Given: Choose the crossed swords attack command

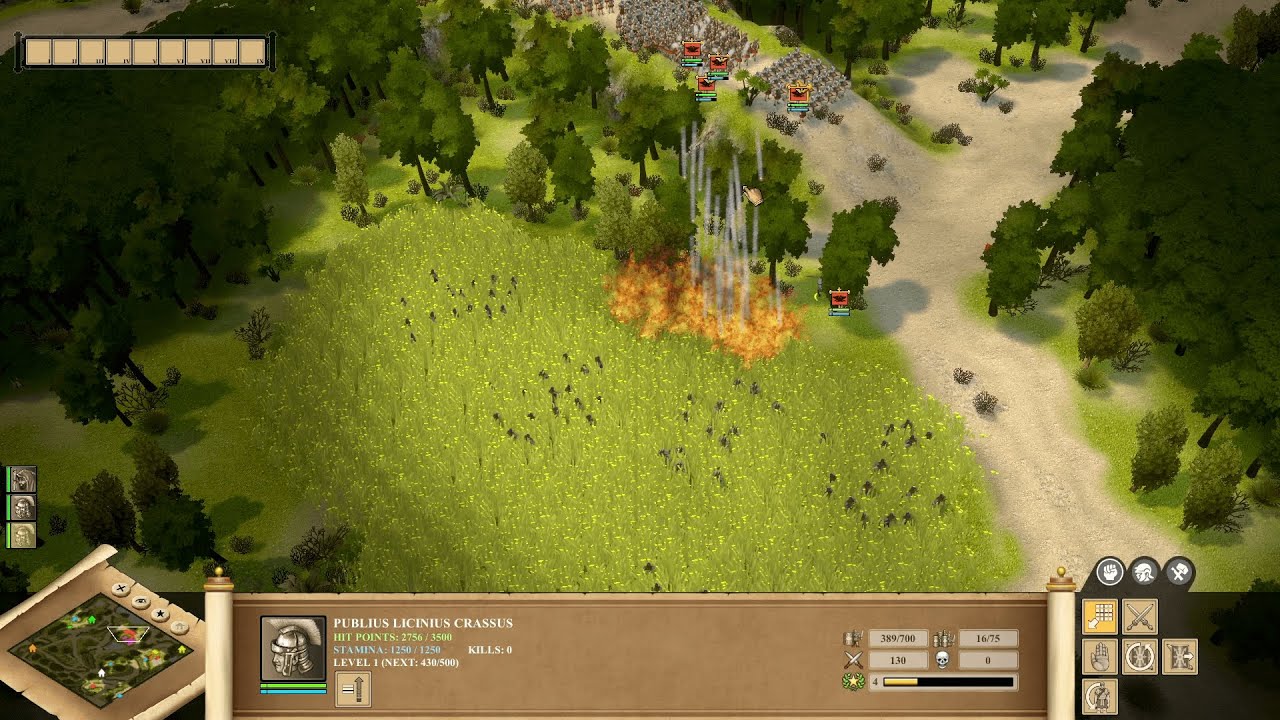Looking at the screenshot, I should click(1140, 617).
